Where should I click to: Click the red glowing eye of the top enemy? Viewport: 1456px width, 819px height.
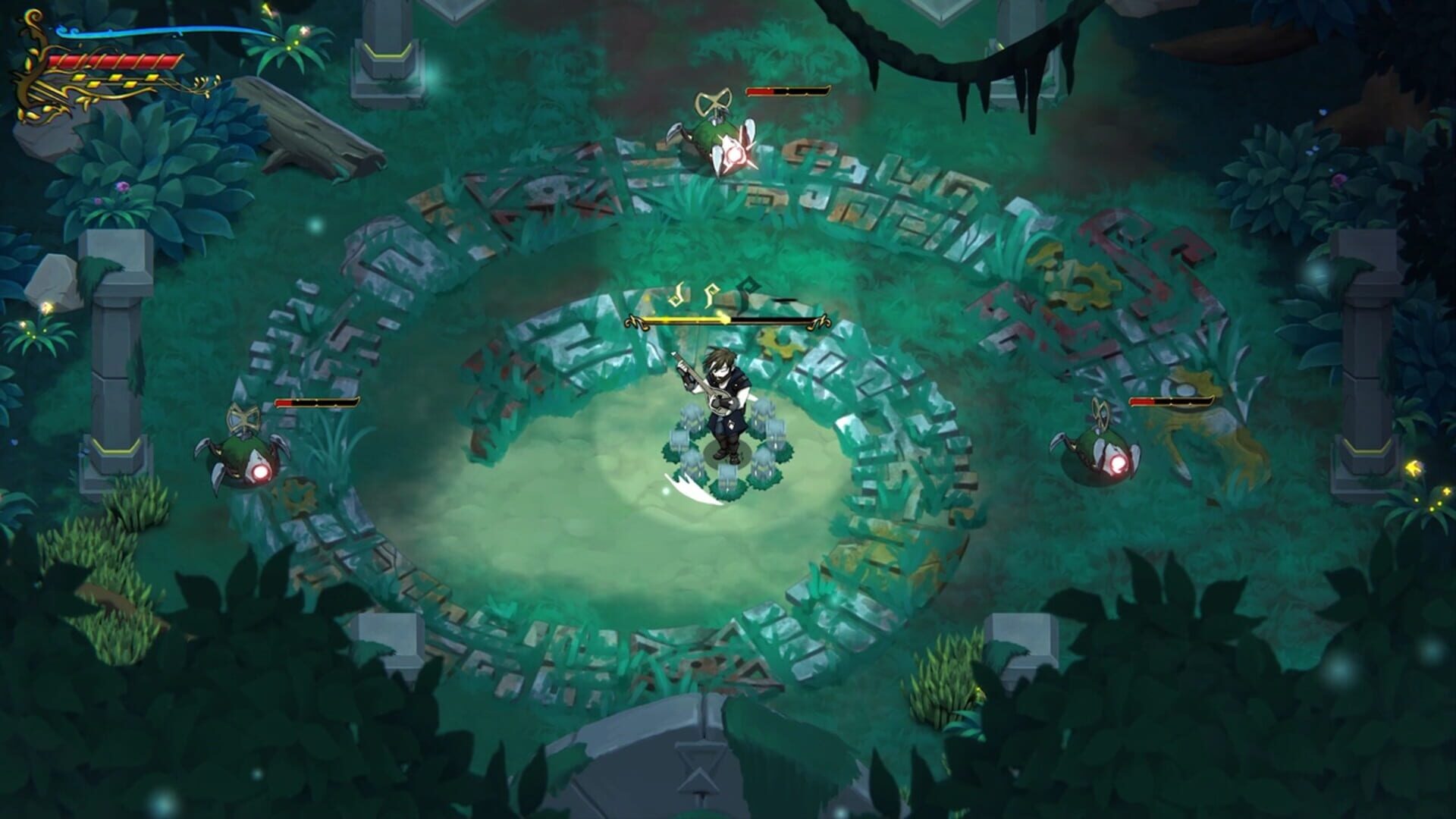(734, 155)
